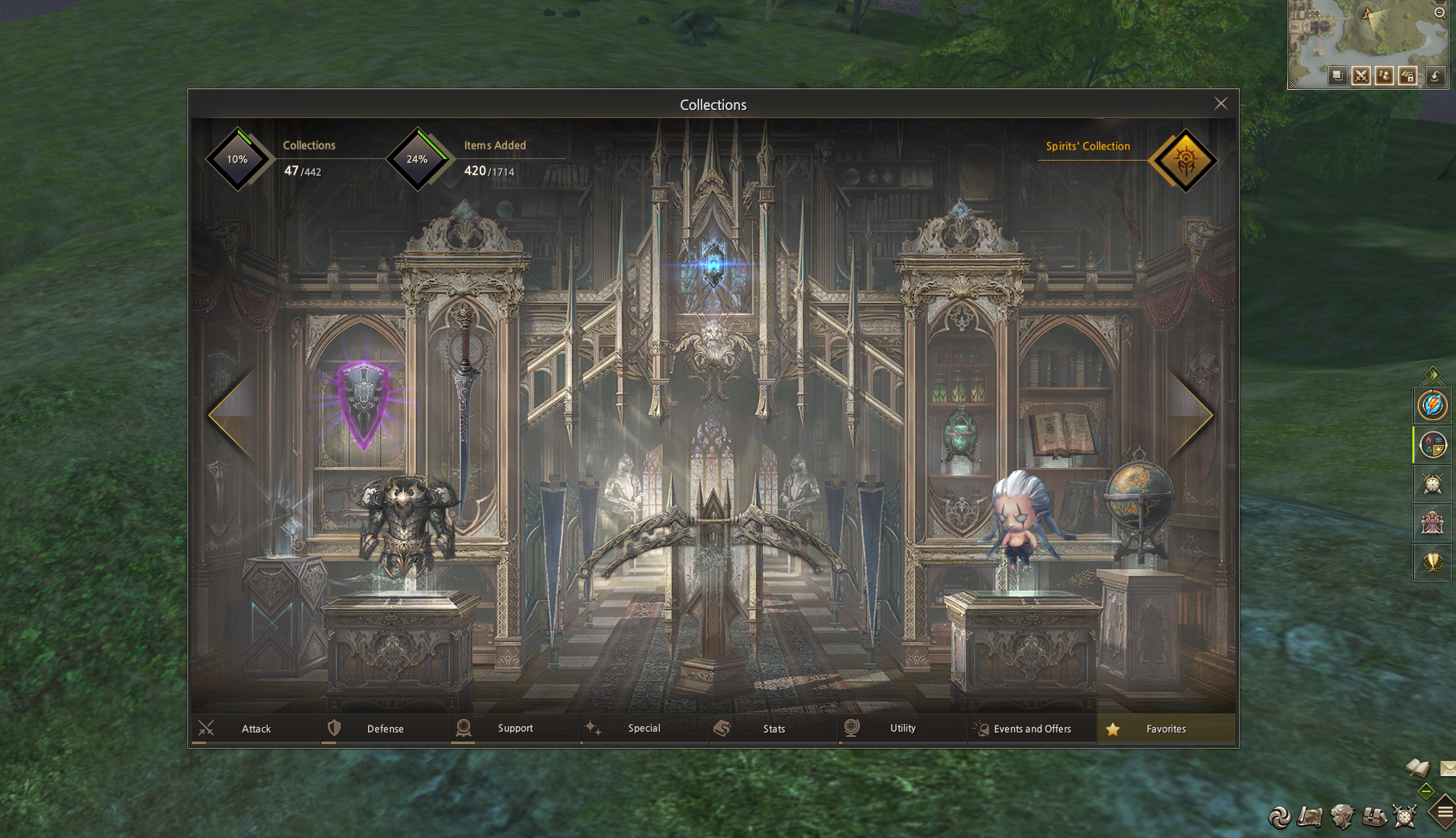The image size is (1456, 838).
Task: Close the Collections window
Action: point(1221,104)
